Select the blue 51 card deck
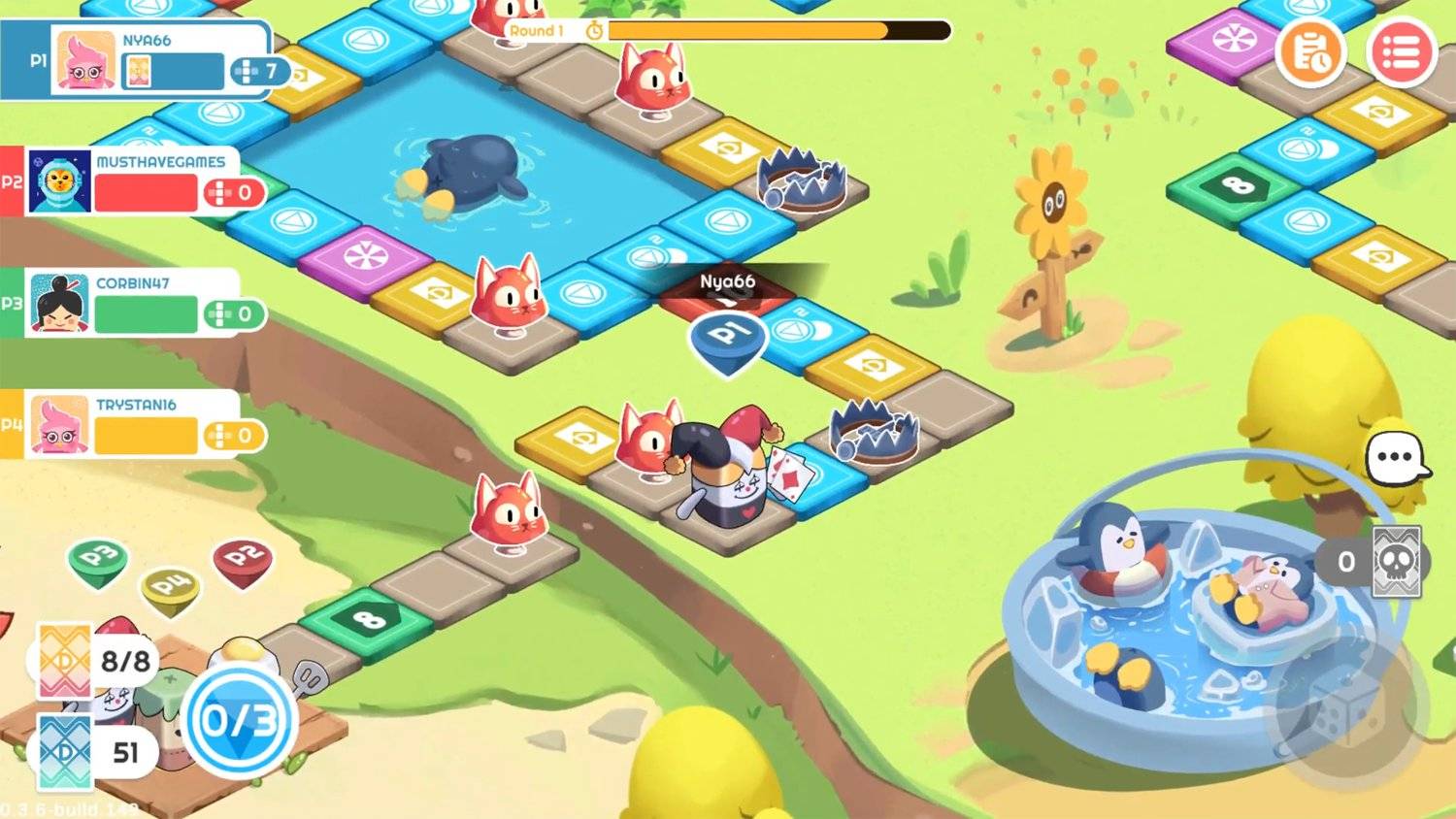The image size is (1456, 819). pos(63,752)
